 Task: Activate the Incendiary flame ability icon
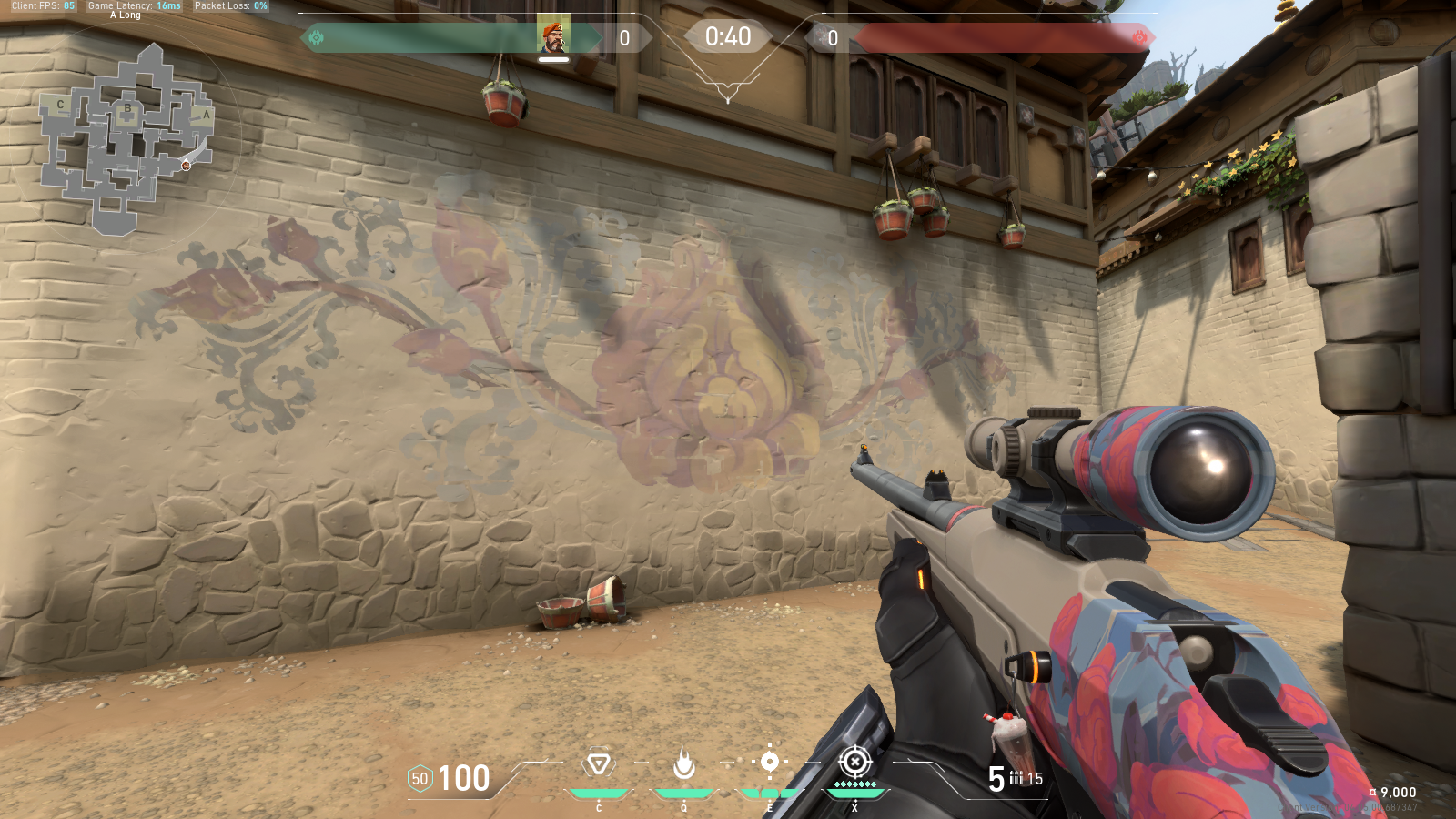click(x=683, y=764)
